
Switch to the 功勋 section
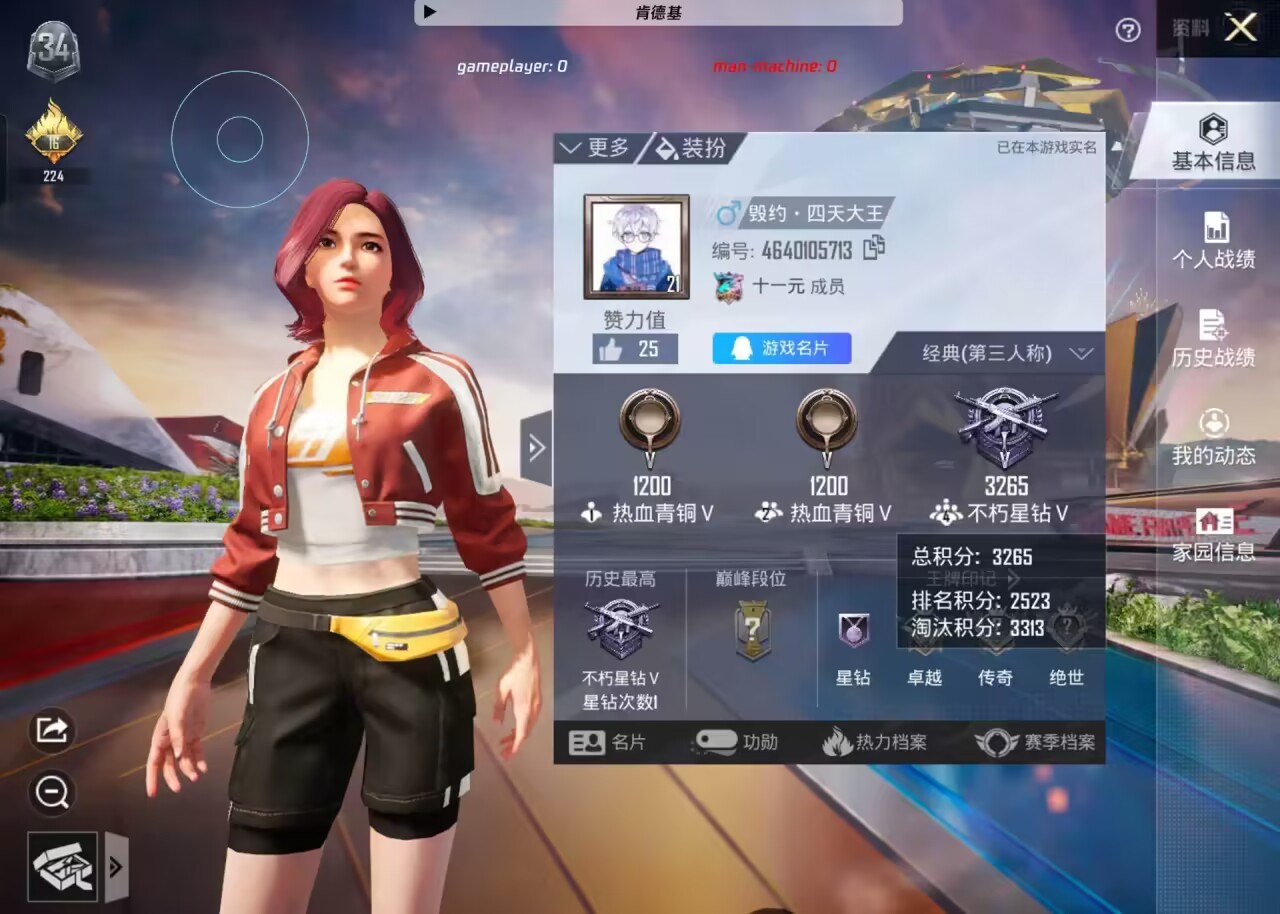736,742
